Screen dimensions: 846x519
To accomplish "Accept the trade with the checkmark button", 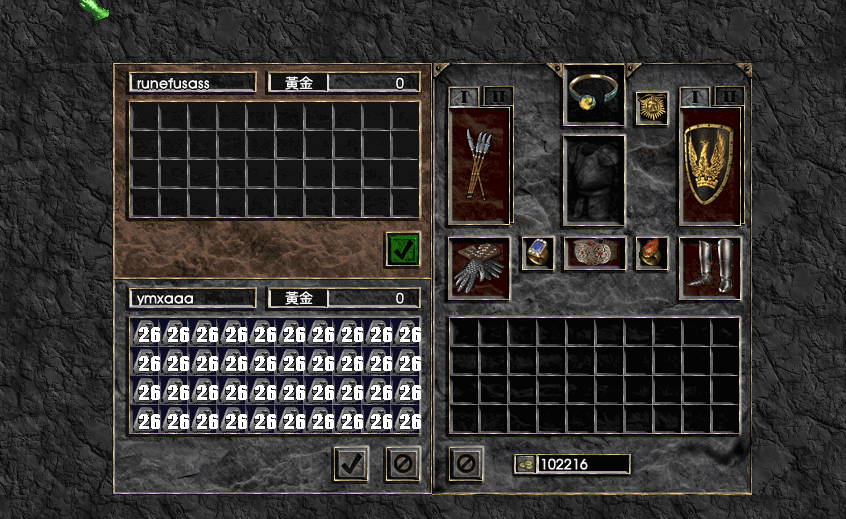I will [351, 464].
